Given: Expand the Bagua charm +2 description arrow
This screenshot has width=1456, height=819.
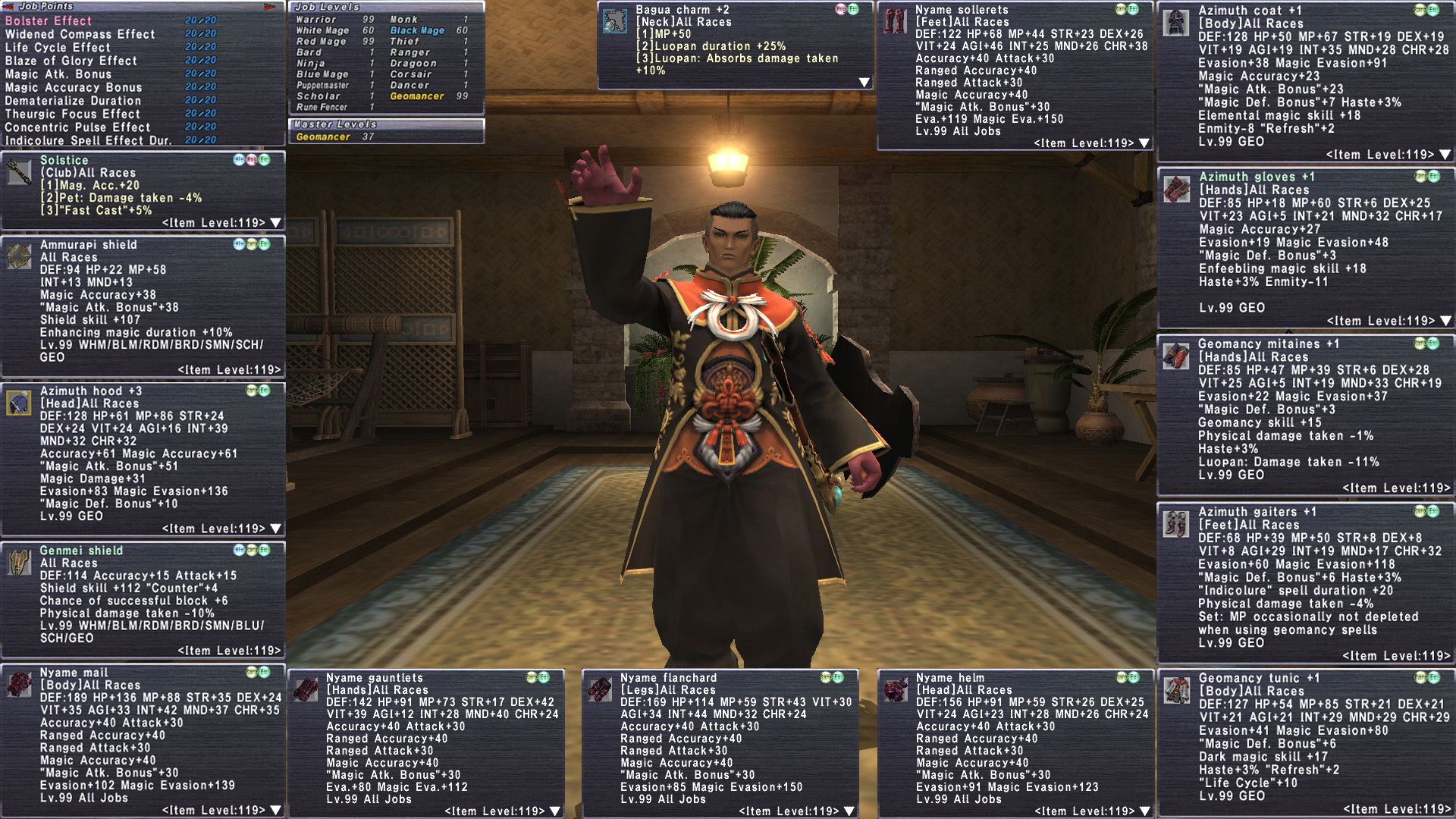Looking at the screenshot, I should click(x=864, y=82).
